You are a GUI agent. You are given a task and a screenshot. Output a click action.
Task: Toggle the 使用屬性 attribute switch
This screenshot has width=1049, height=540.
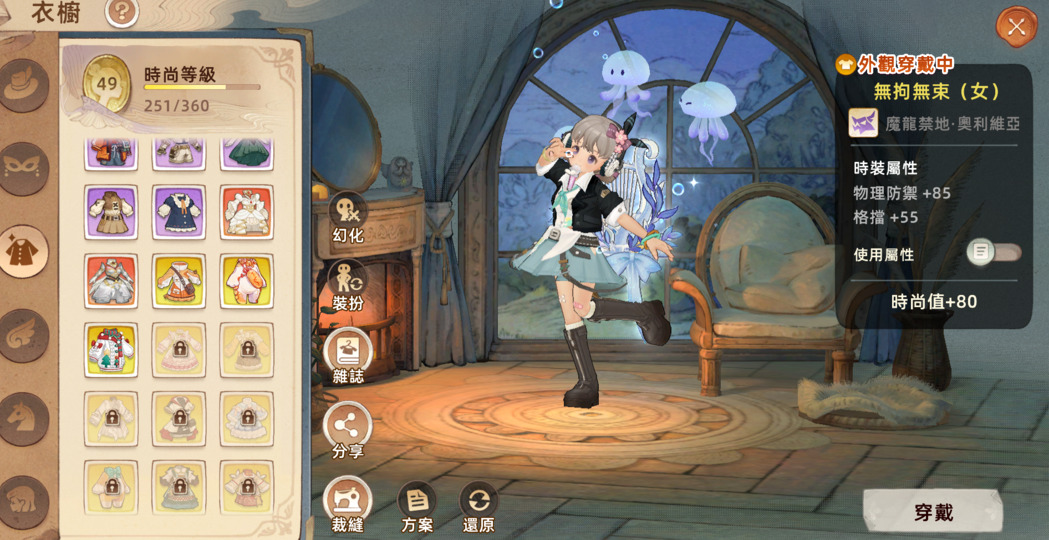click(x=993, y=252)
